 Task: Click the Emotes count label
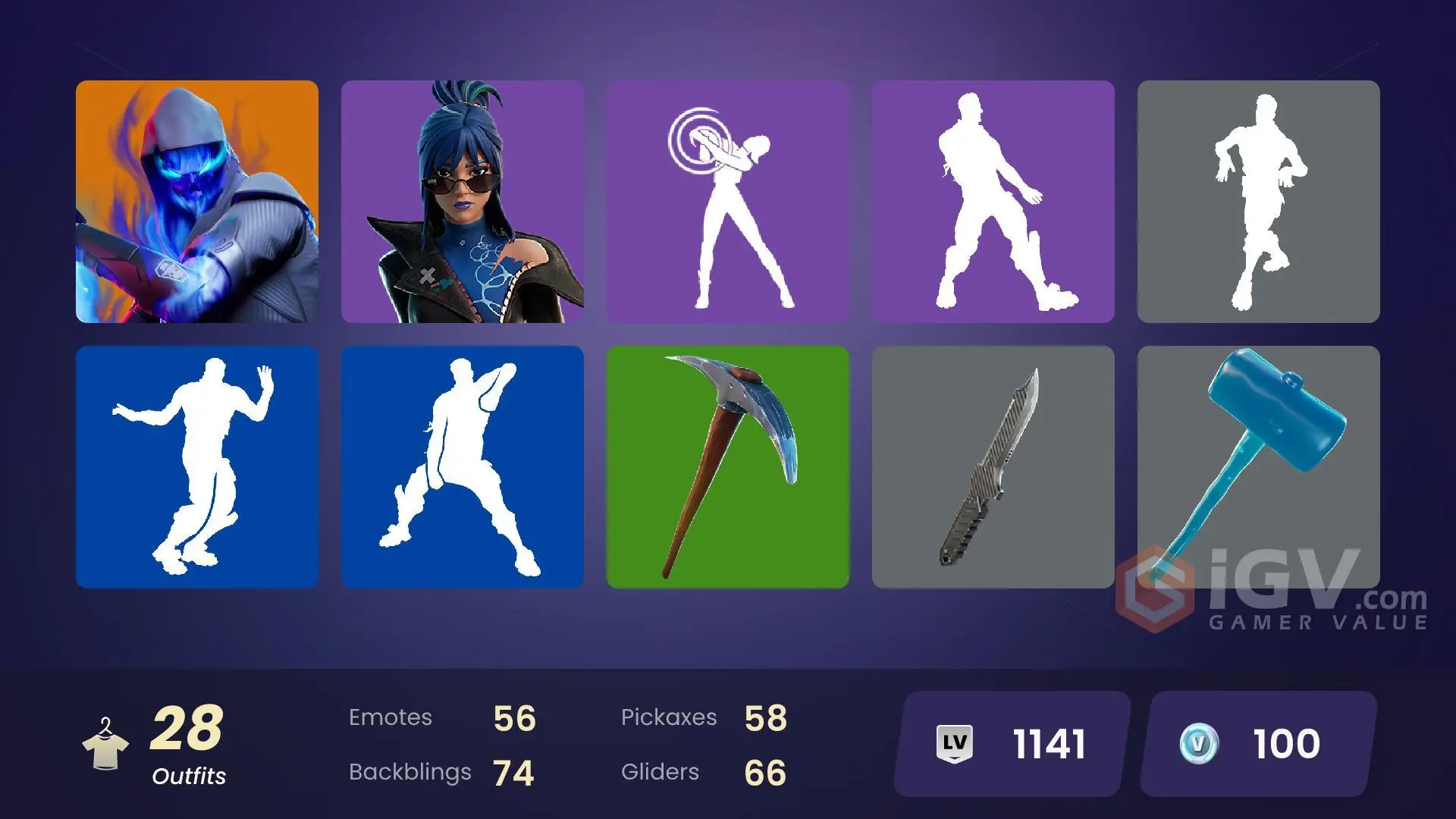click(x=391, y=717)
